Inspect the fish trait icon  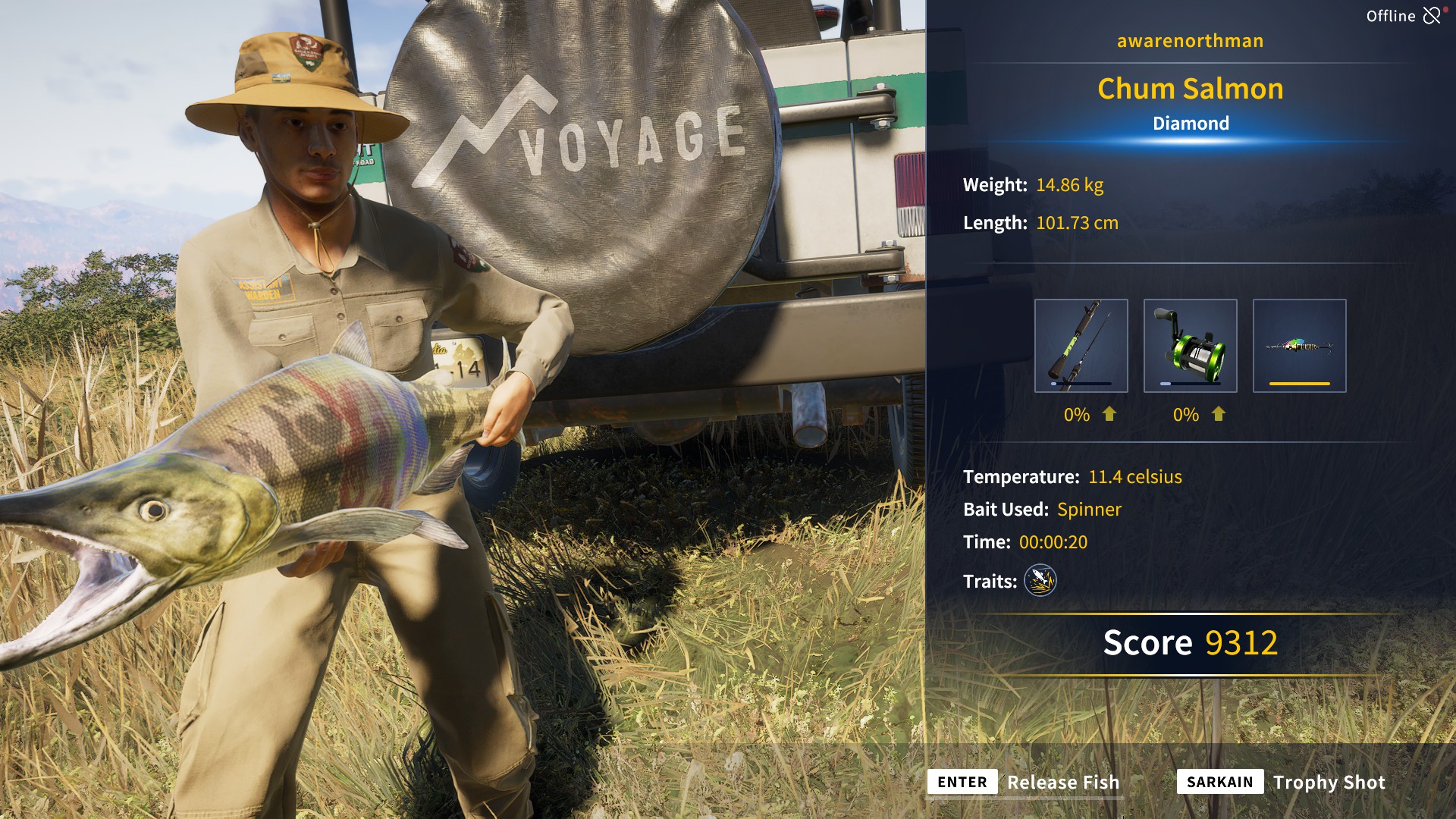point(1040,581)
